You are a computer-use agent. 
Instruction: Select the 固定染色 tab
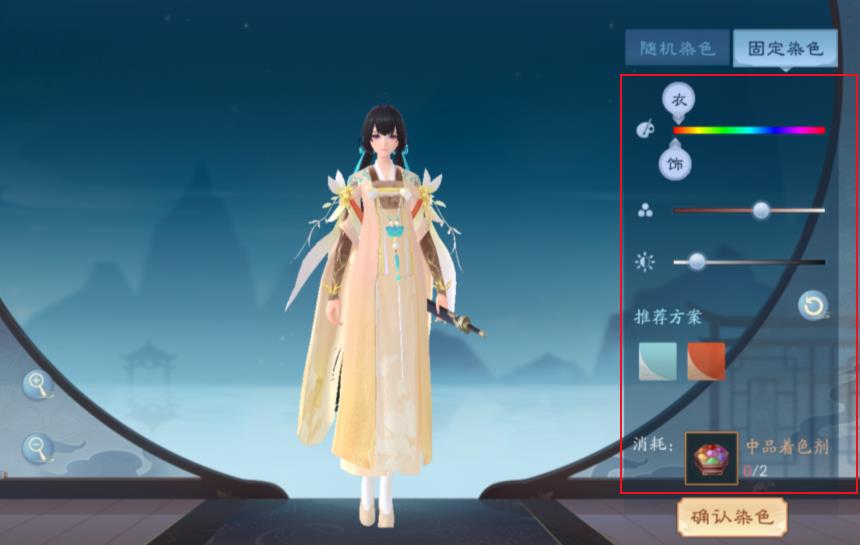785,48
